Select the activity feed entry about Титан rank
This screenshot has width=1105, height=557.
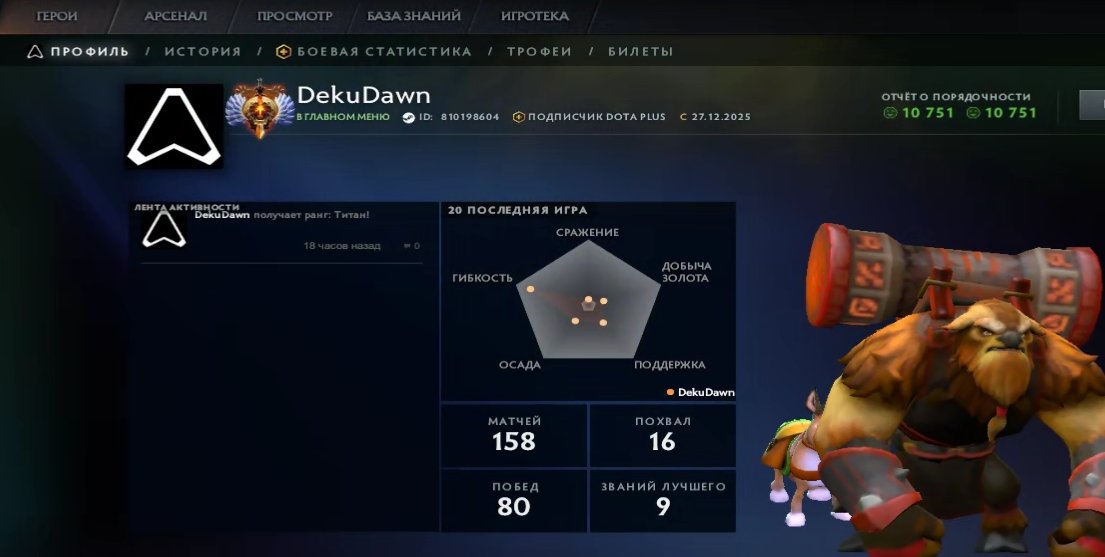click(281, 231)
